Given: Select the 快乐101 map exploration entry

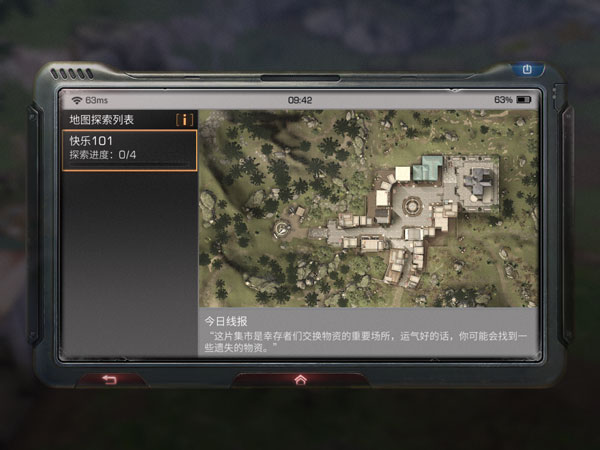Looking at the screenshot, I should click(130, 149).
